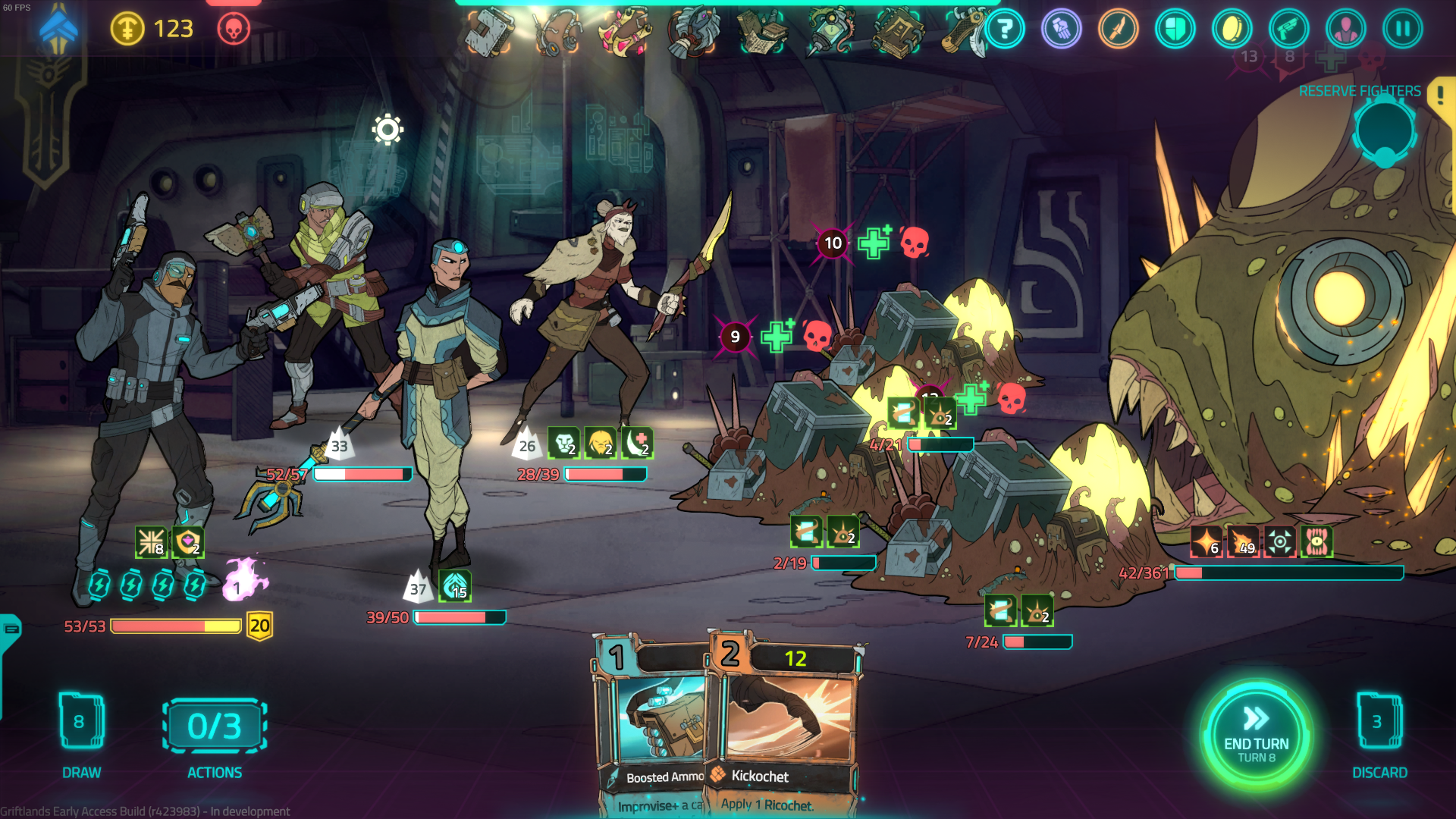Open the yellow coin icon menu
Image resolution: width=1456 pixels, height=819 pixels.
1232,30
